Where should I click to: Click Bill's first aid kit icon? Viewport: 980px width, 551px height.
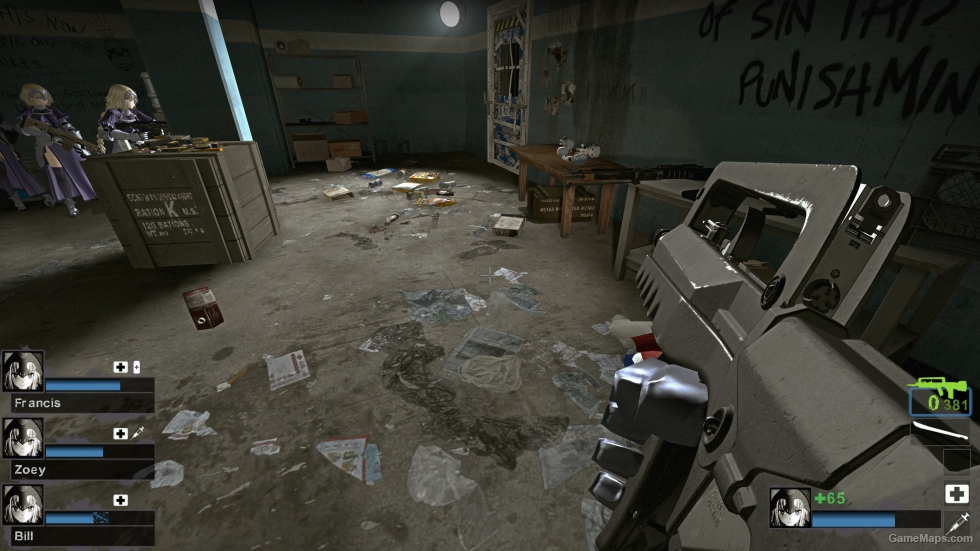click(x=121, y=500)
